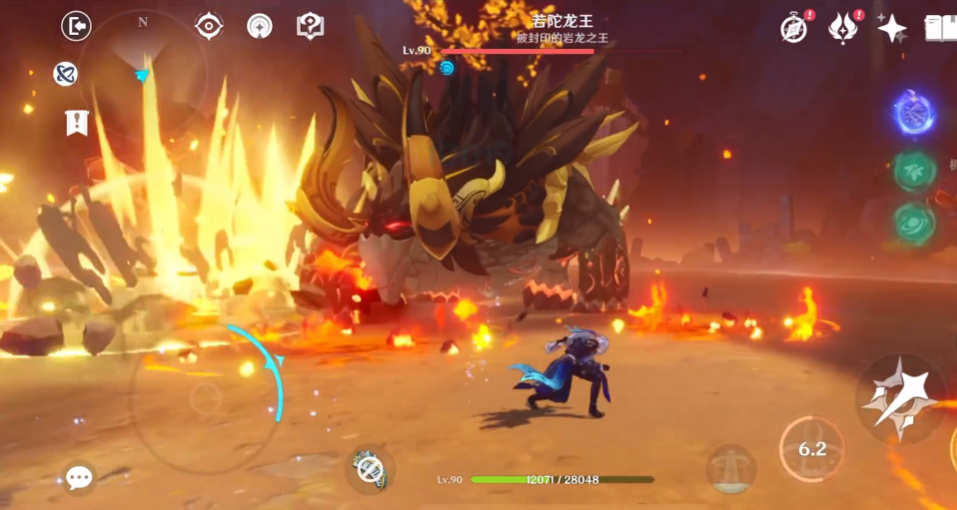
Task: Use the quick-access gadget icon
Action: (370, 470)
